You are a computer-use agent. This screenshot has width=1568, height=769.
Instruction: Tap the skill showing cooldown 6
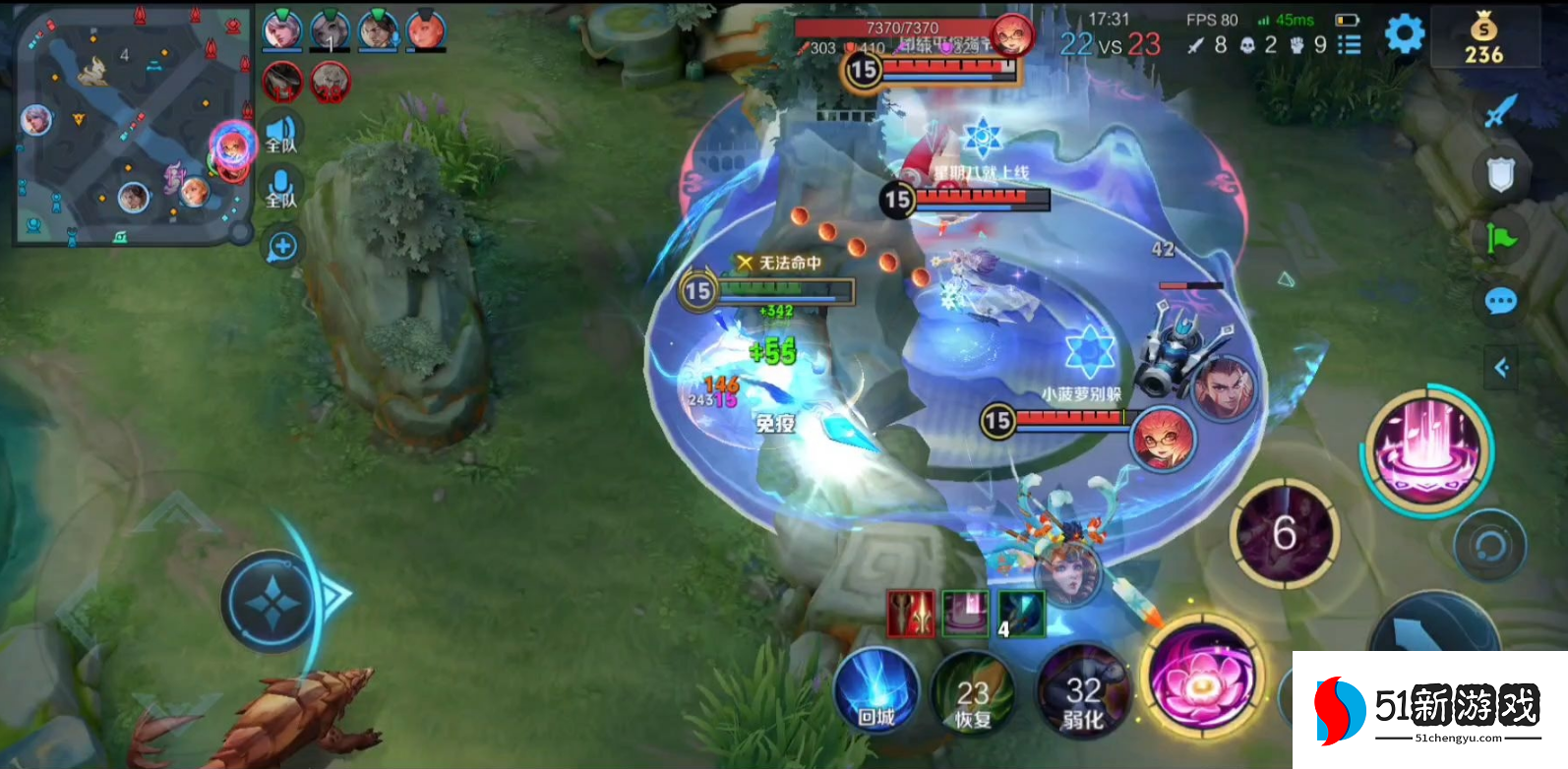(x=1284, y=534)
